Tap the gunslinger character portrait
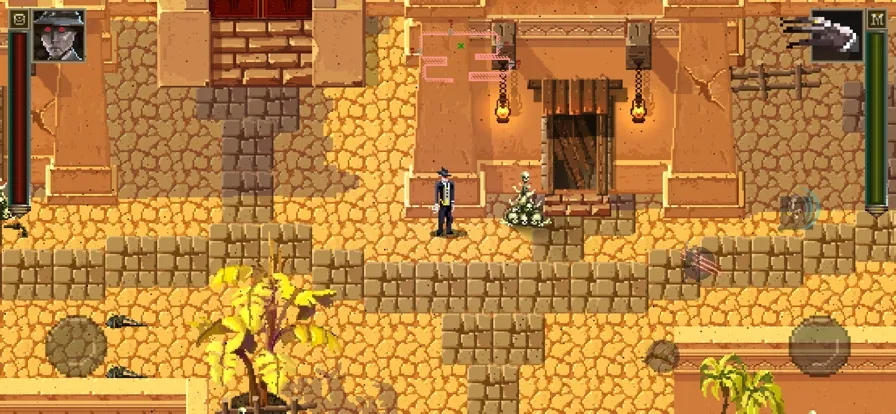 click(x=57, y=35)
